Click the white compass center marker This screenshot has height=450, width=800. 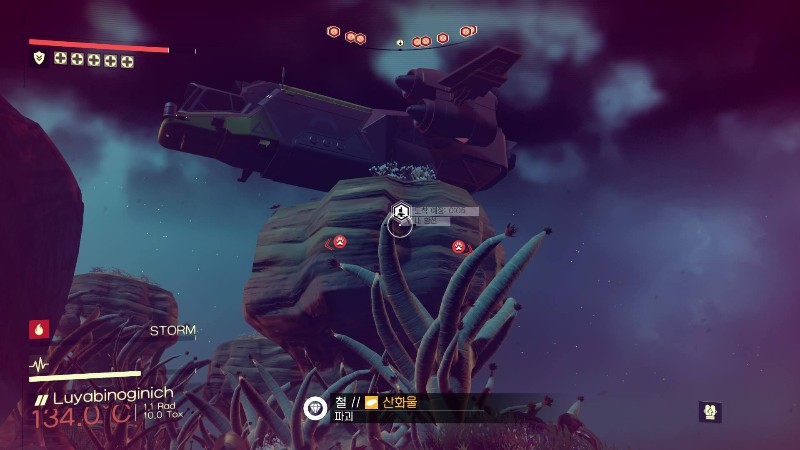click(400, 43)
